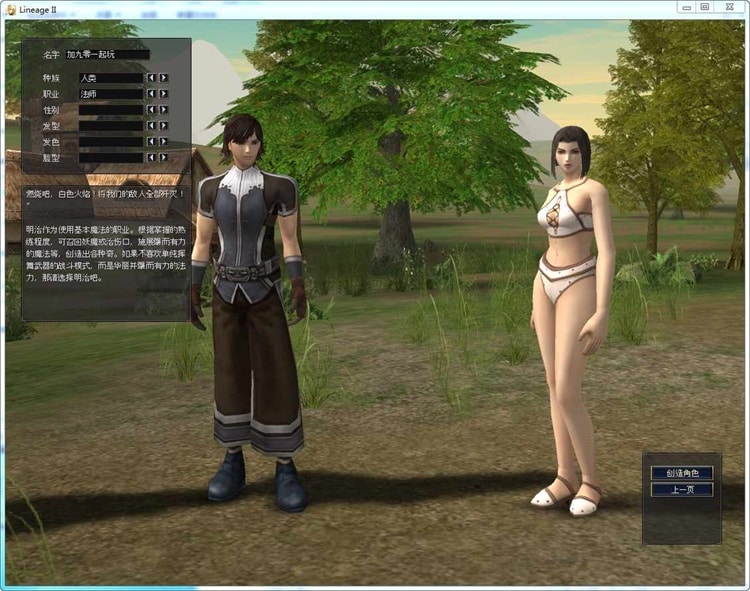The height and width of the screenshot is (591, 750).
Task: Go back with the 上一页 button
Action: pos(681,490)
